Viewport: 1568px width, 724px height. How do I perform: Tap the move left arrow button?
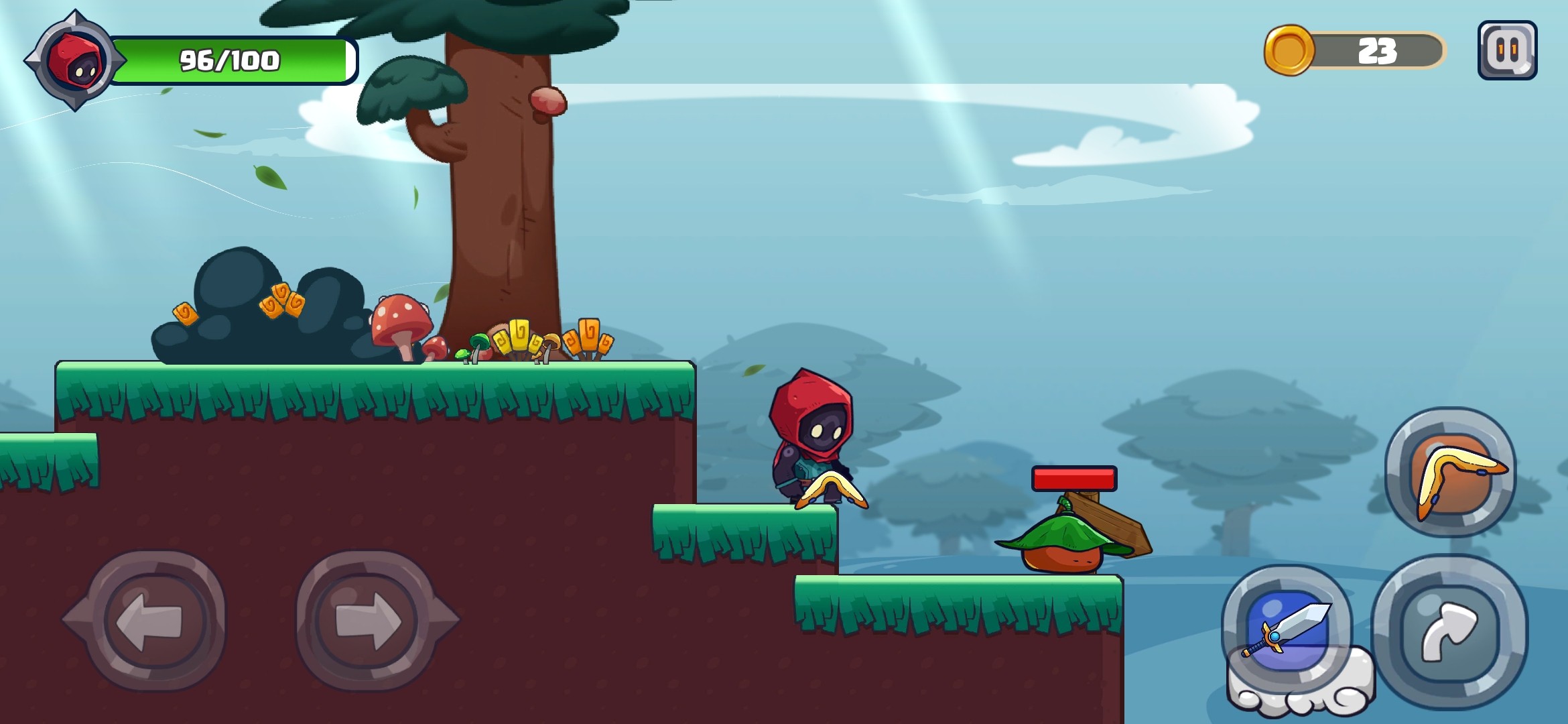[151, 621]
